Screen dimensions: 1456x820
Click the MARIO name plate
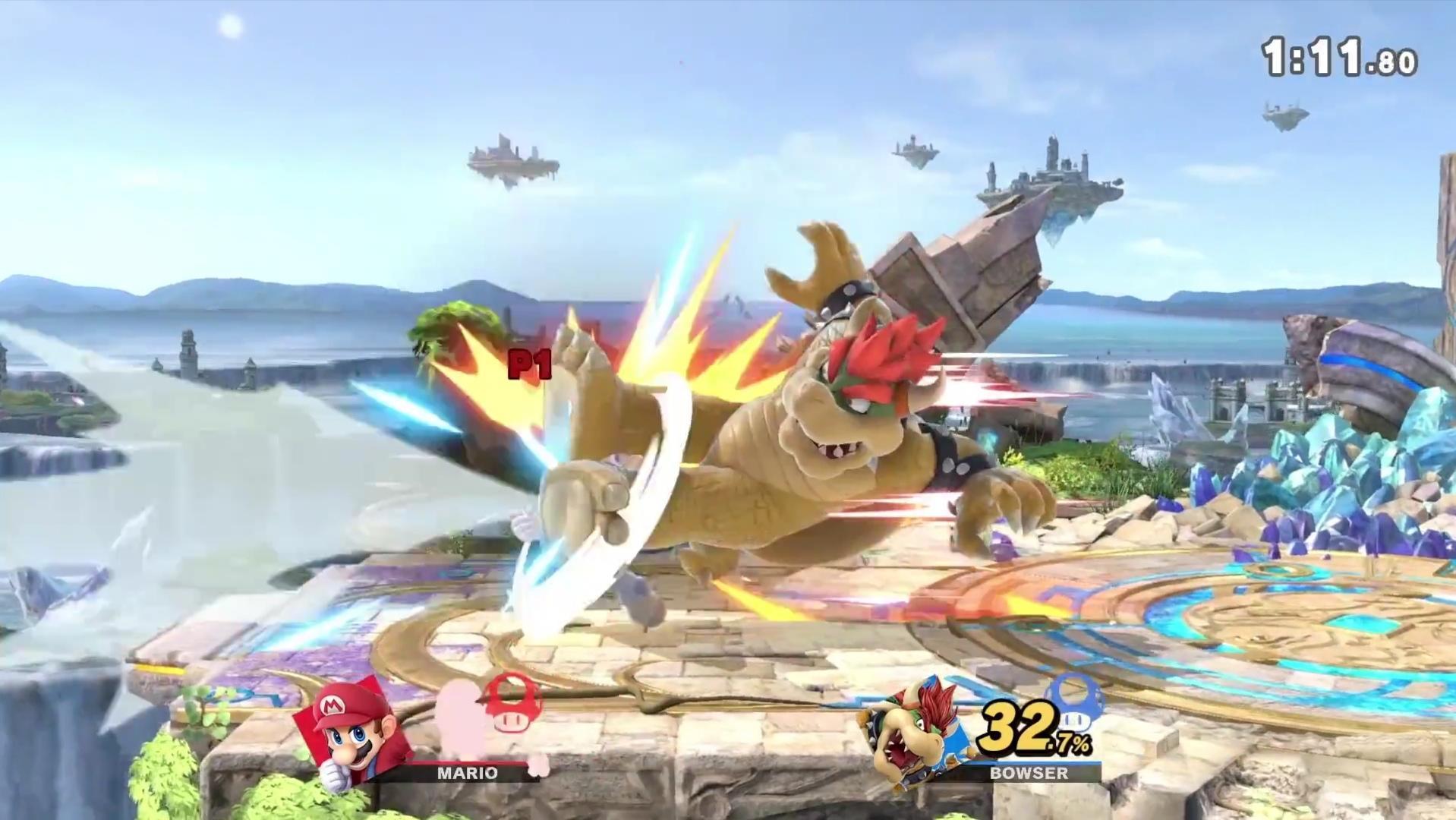pyautogui.click(x=467, y=773)
